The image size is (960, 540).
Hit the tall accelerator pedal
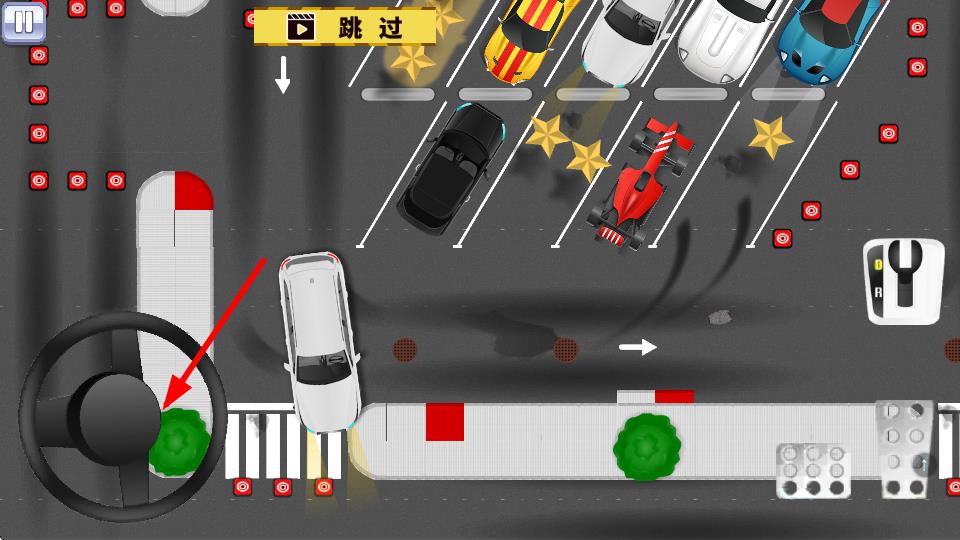click(x=908, y=447)
